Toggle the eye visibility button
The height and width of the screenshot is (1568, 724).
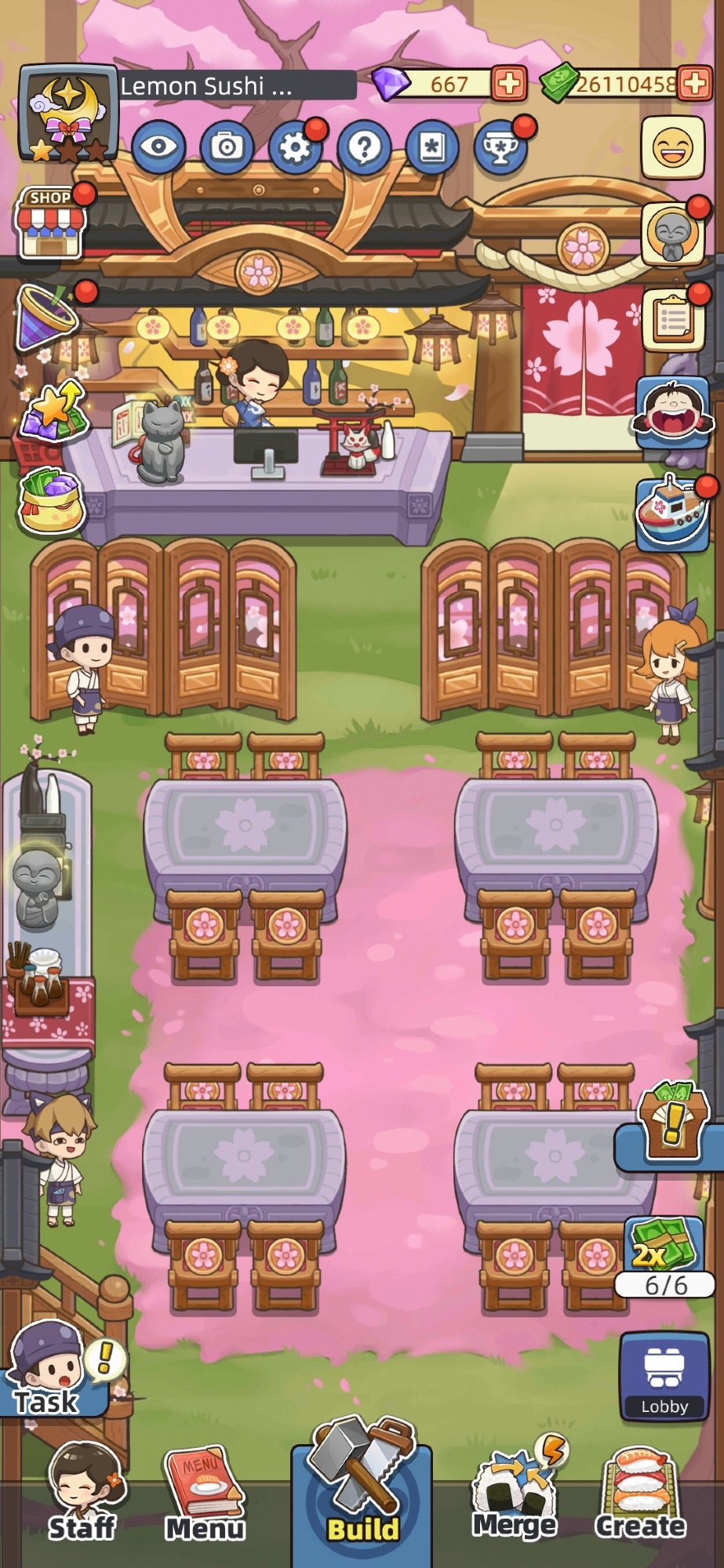click(x=158, y=146)
